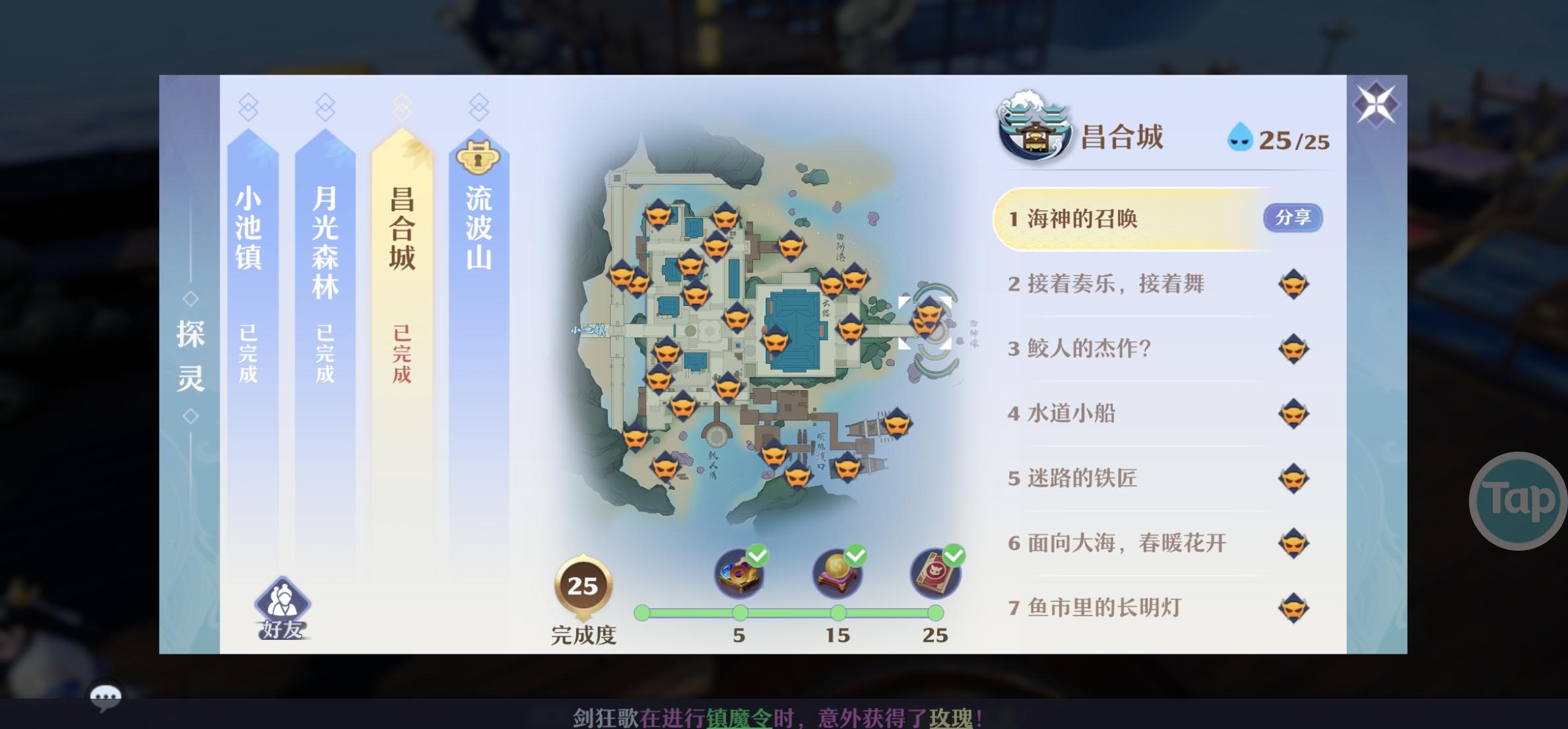Click the 好友 friend avatar icon
The image size is (1568, 729).
(x=281, y=600)
